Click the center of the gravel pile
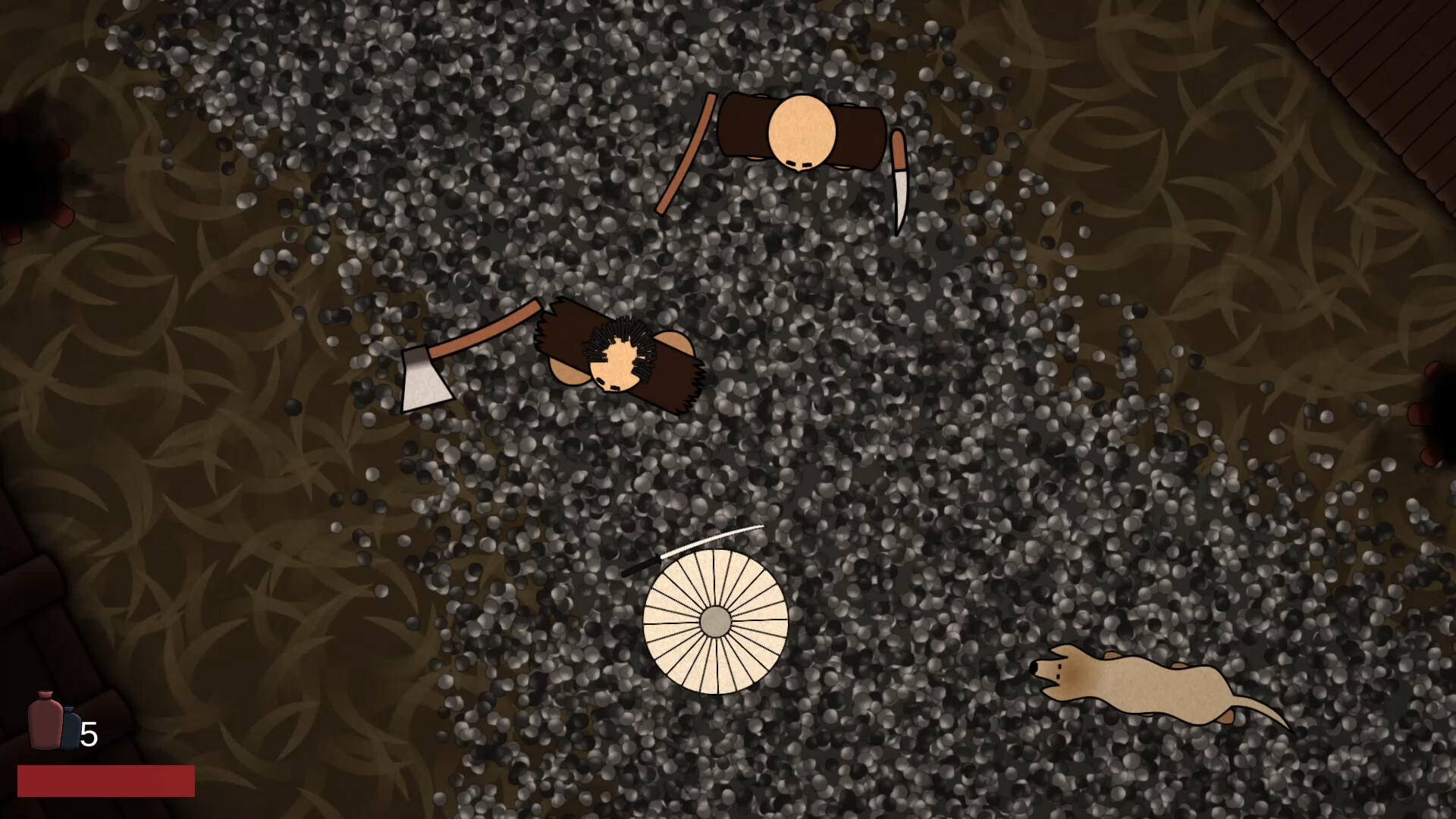Screen dimensions: 1456x819 tap(796, 417)
